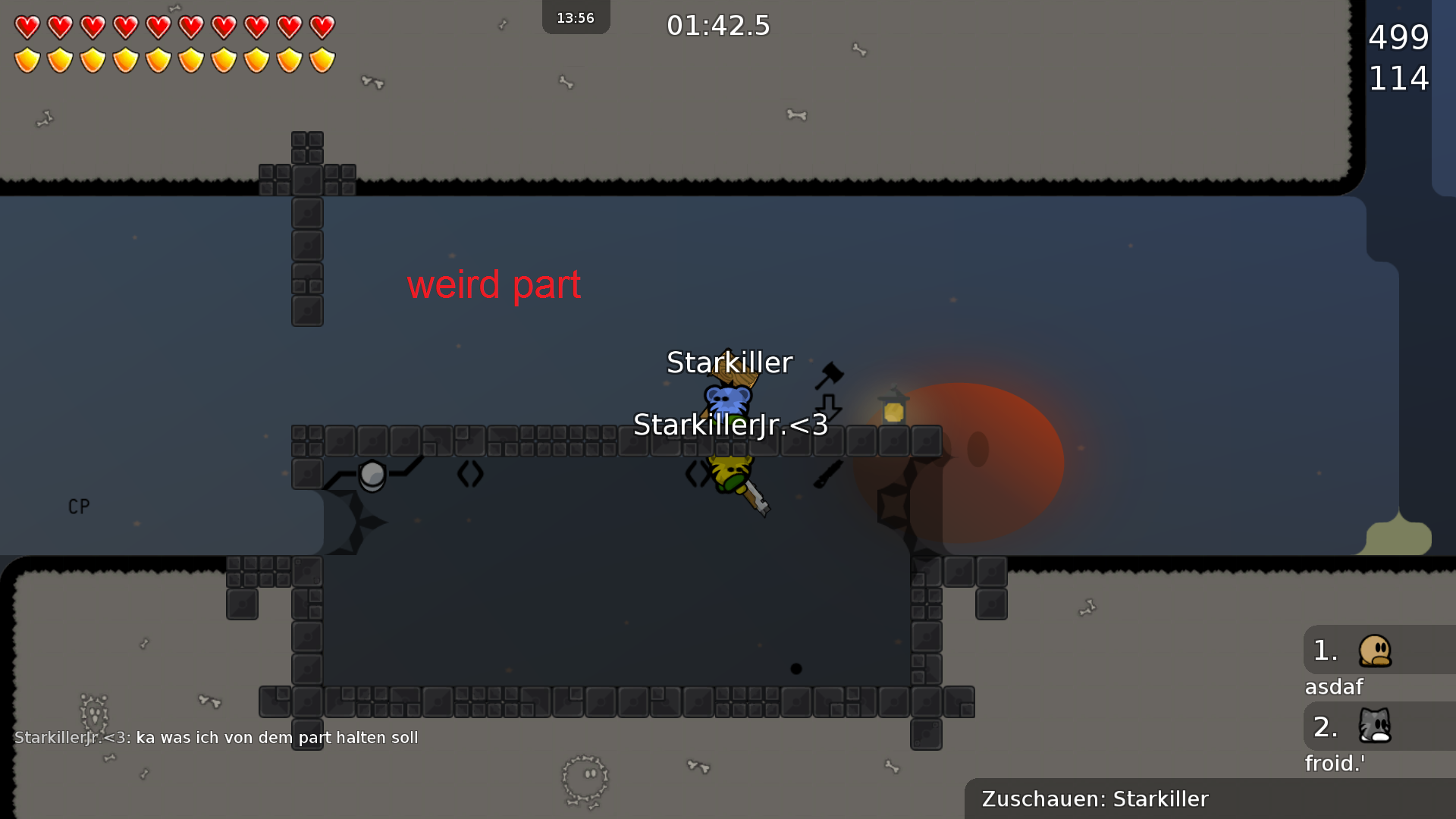Toggle the stopper arrows left of Starkiller's tee
This screenshot has width=1456, height=819.
coord(696,472)
